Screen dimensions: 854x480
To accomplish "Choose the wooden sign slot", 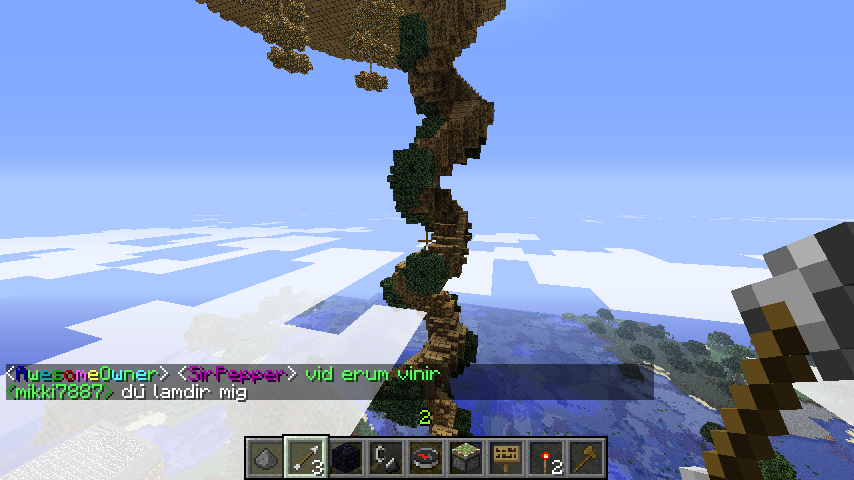I will 506,457.
